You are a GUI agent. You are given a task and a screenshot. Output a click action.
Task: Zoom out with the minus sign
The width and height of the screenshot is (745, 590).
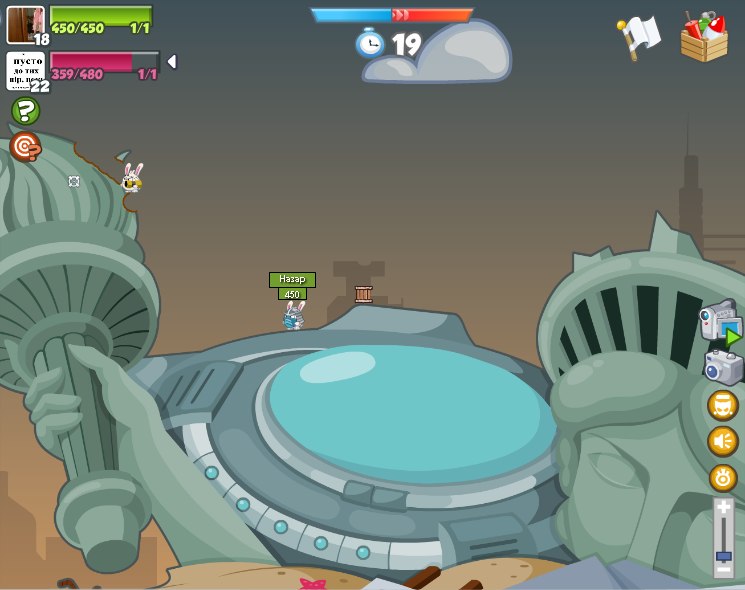click(723, 570)
